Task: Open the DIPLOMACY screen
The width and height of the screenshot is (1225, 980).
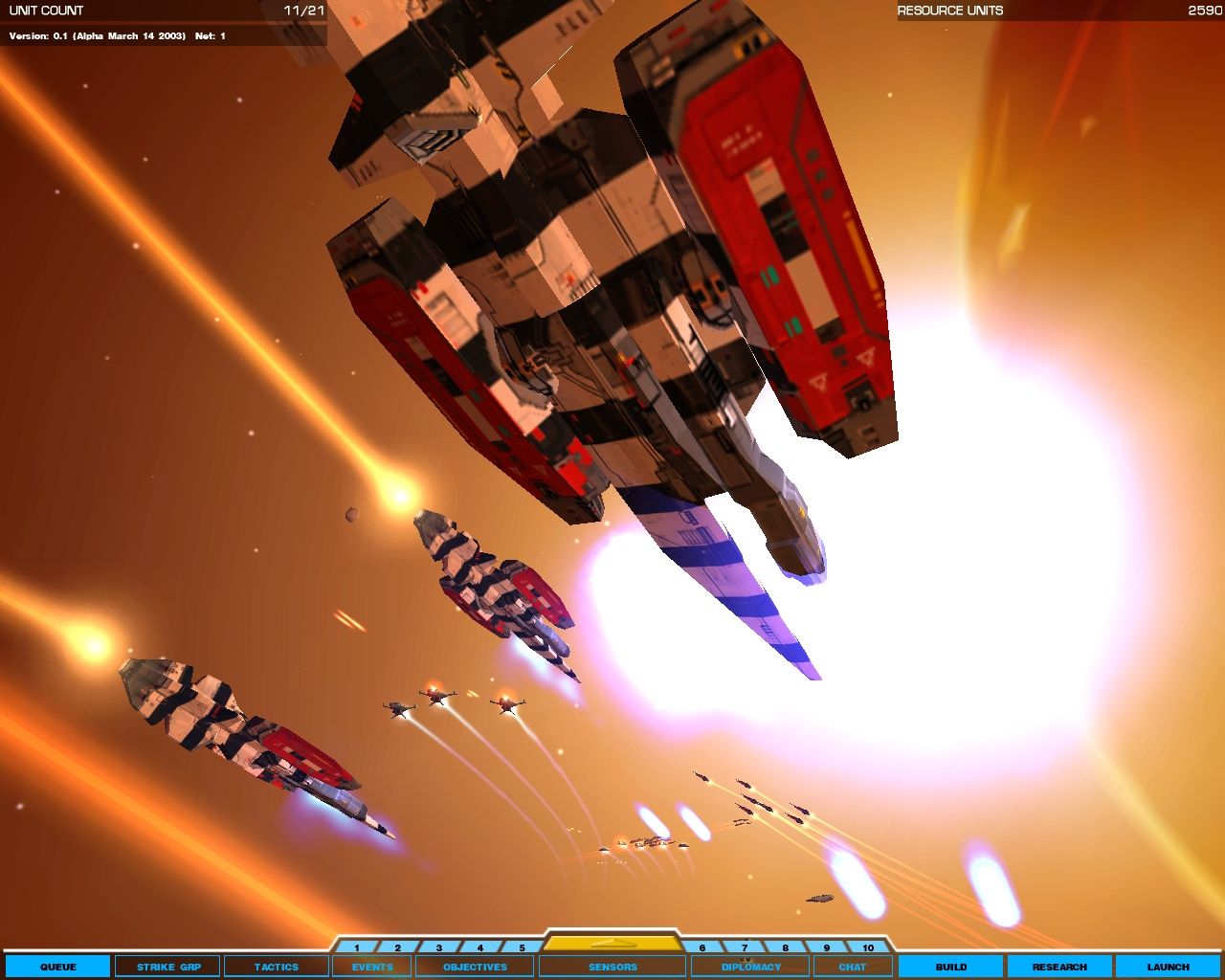Action: point(749,967)
